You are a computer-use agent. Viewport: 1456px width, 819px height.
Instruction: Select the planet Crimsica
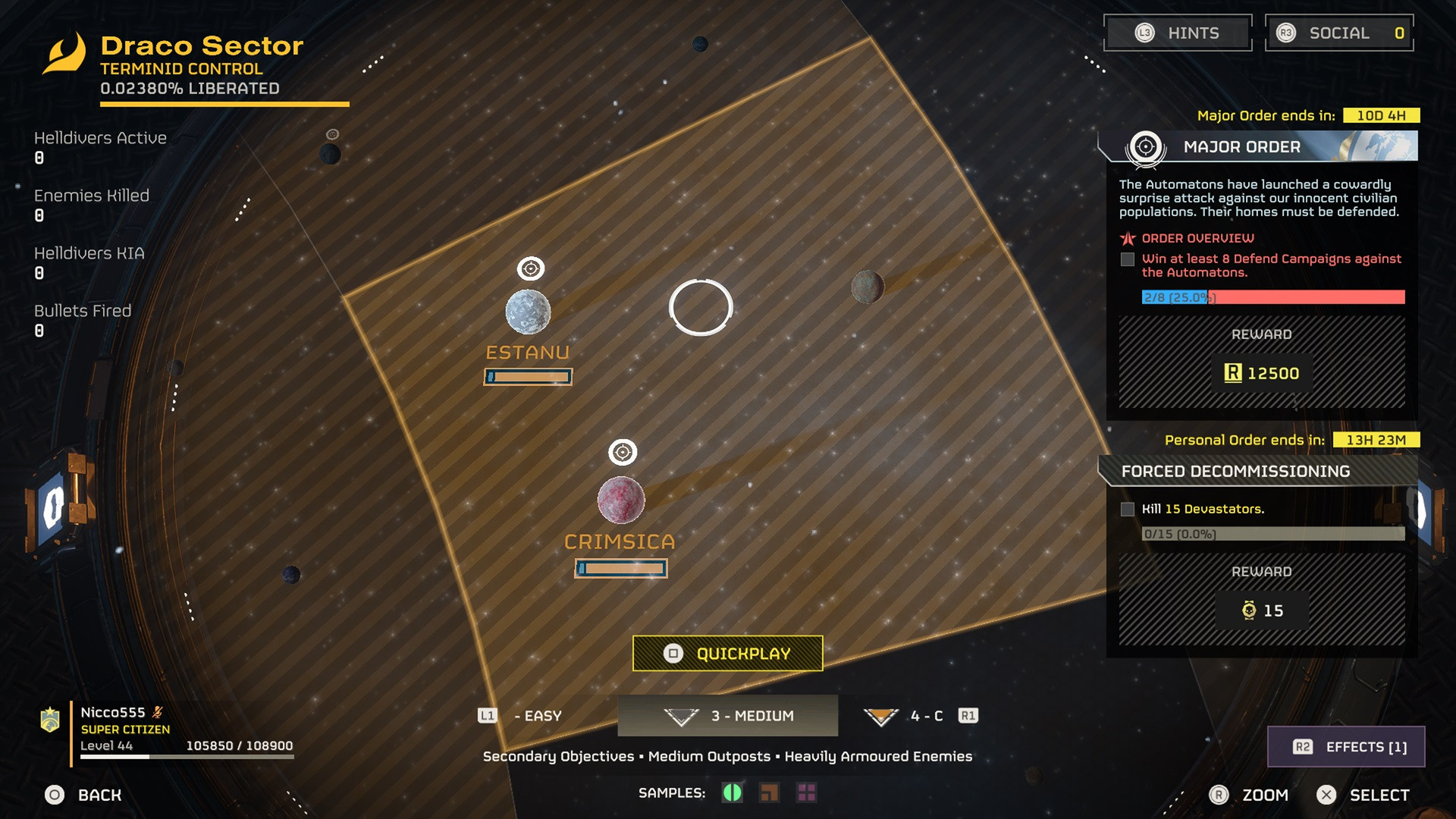[x=621, y=500]
